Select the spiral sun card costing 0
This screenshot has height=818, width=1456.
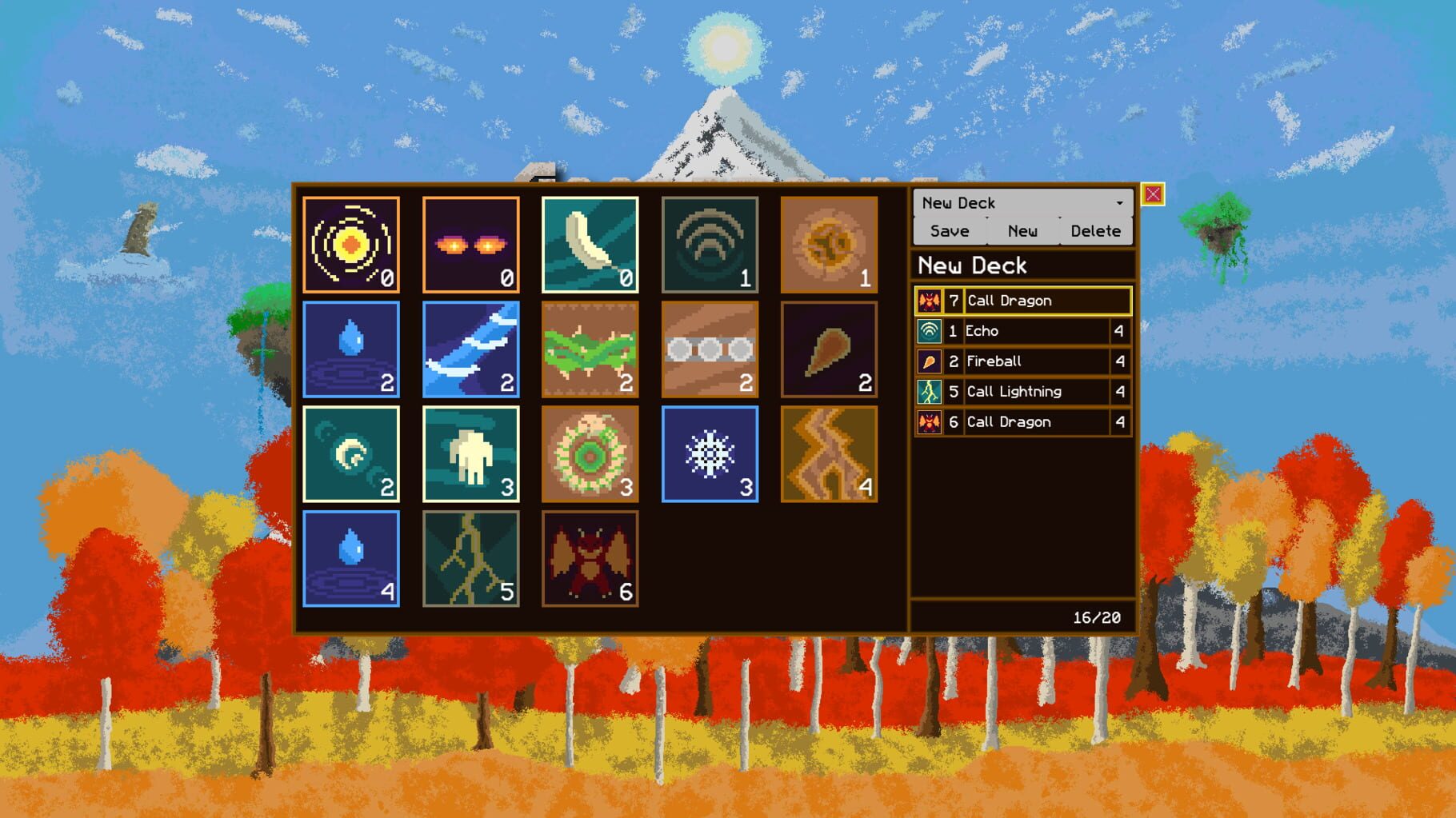351,244
